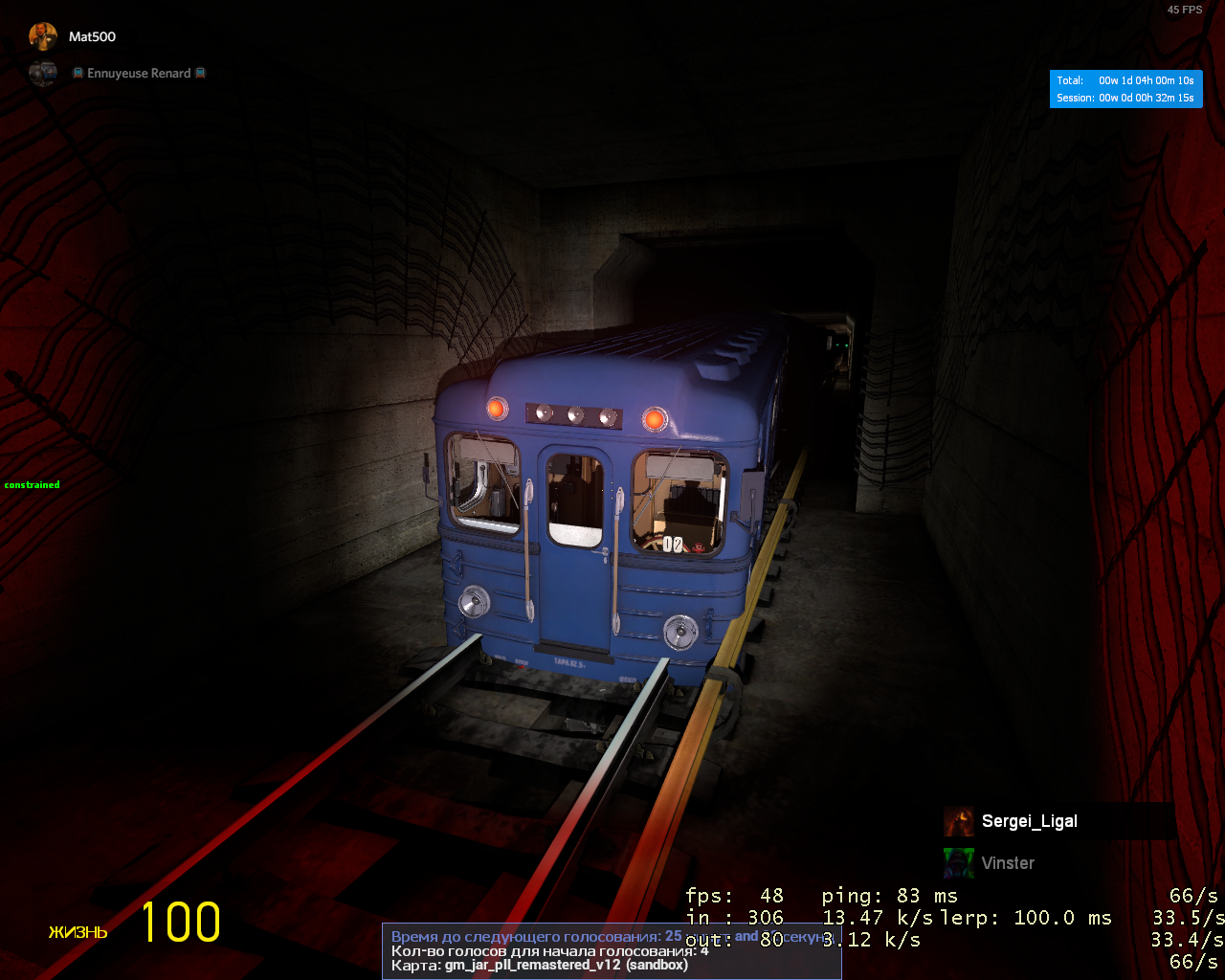Select Vinster's voice chat entry
Image resolution: width=1225 pixels, height=980 pixels.
[1007, 863]
